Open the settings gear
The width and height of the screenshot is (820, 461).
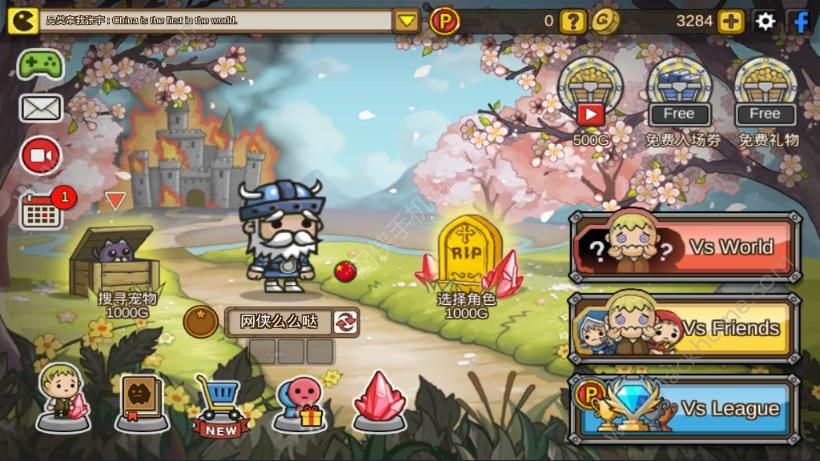click(765, 21)
